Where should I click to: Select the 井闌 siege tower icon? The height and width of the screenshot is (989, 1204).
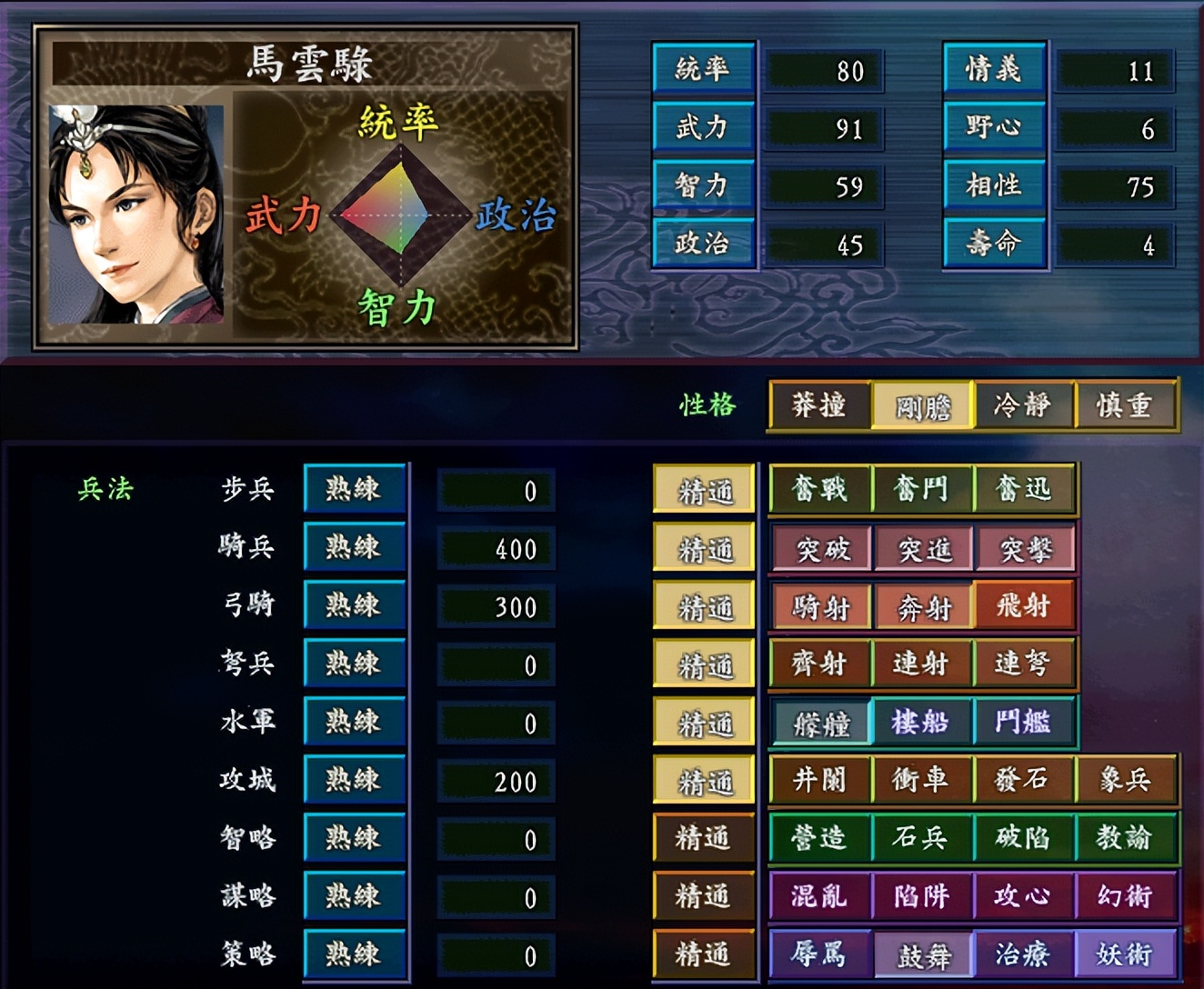[821, 780]
